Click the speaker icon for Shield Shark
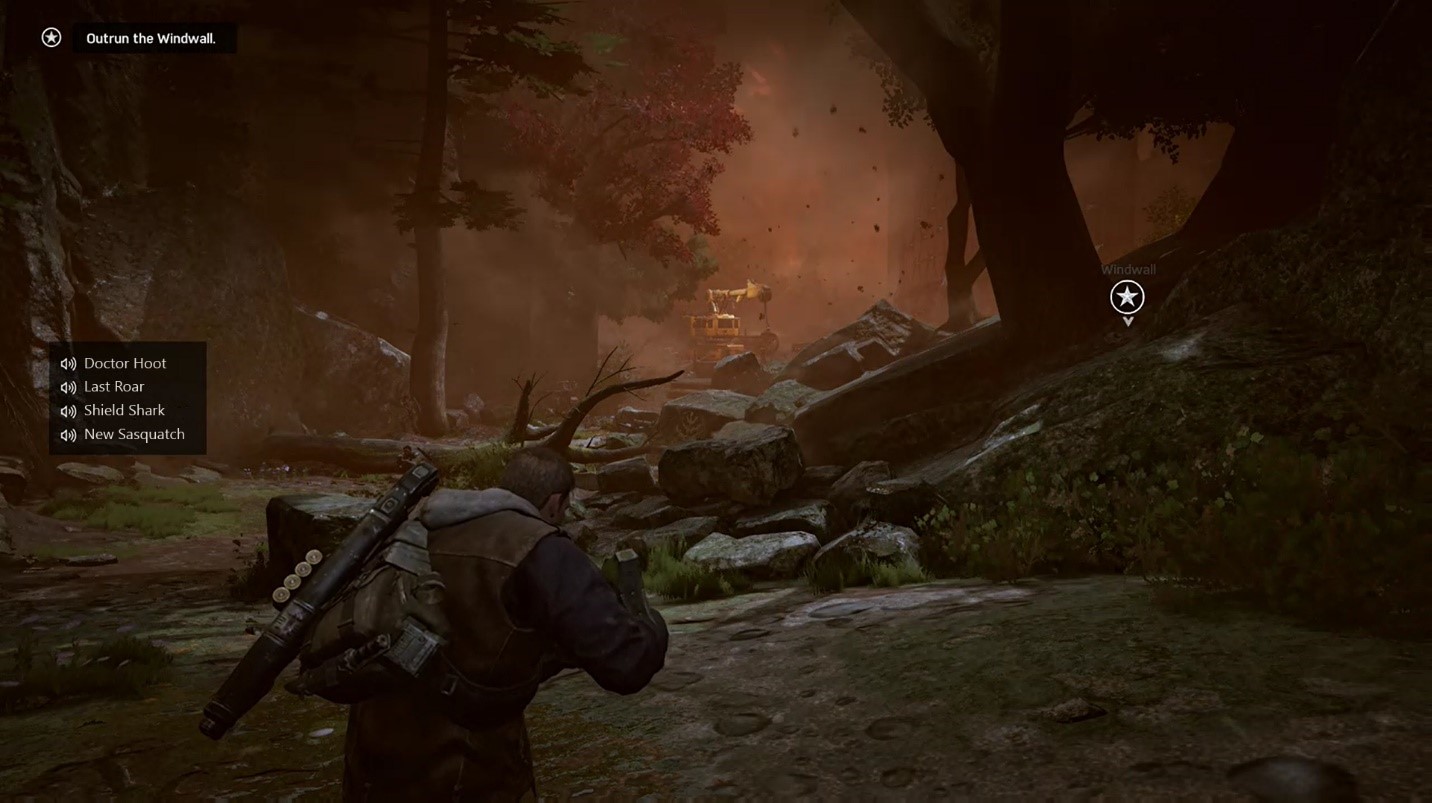Screen dimensions: 1432x803 pyautogui.click(x=67, y=410)
